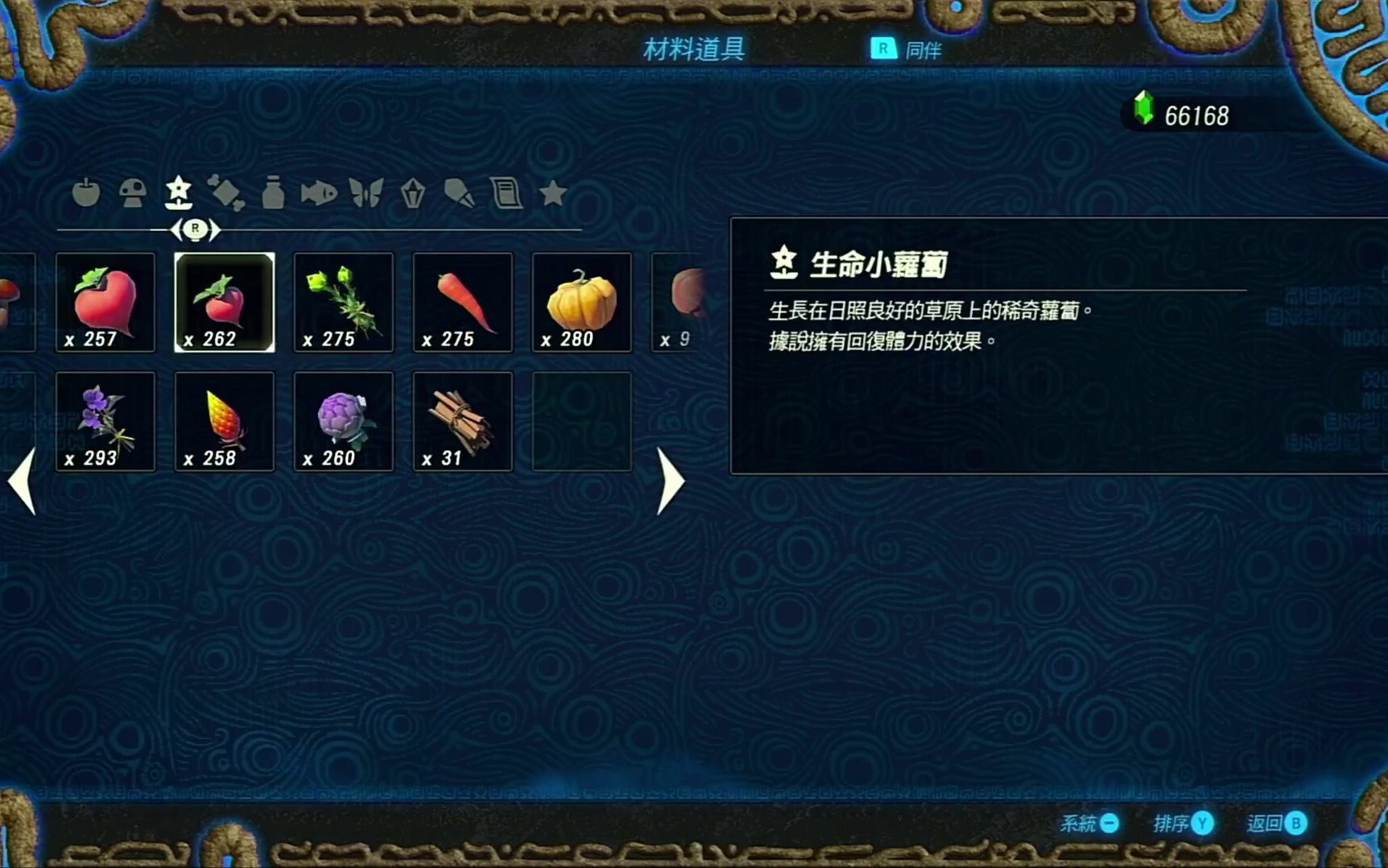Viewport: 1388px width, 868px height.
Task: Expand the next page with right arrow
Action: (671, 481)
